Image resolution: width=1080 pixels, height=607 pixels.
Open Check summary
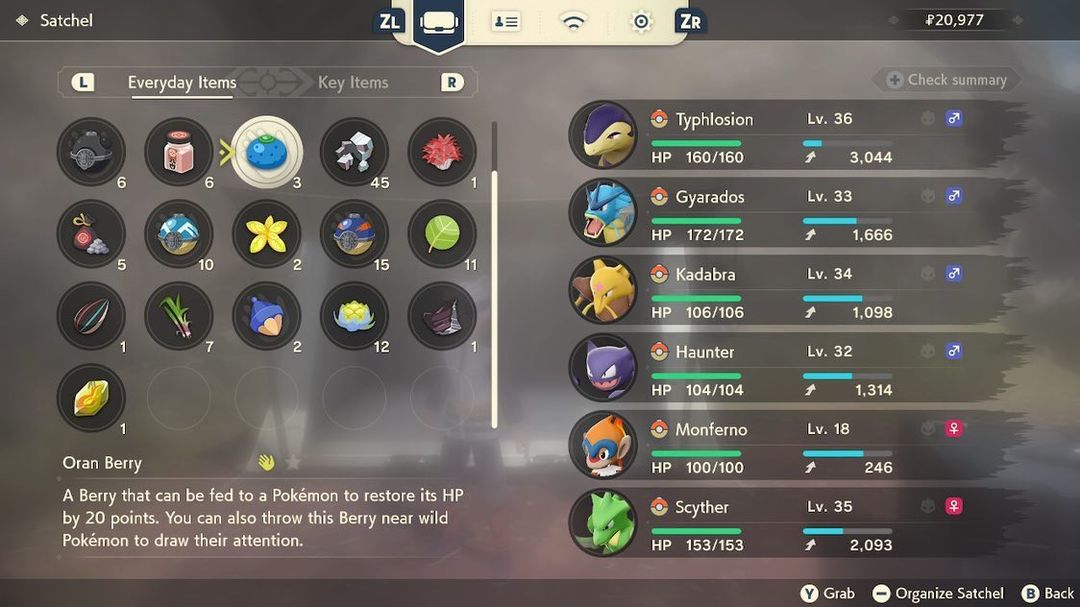(946, 80)
